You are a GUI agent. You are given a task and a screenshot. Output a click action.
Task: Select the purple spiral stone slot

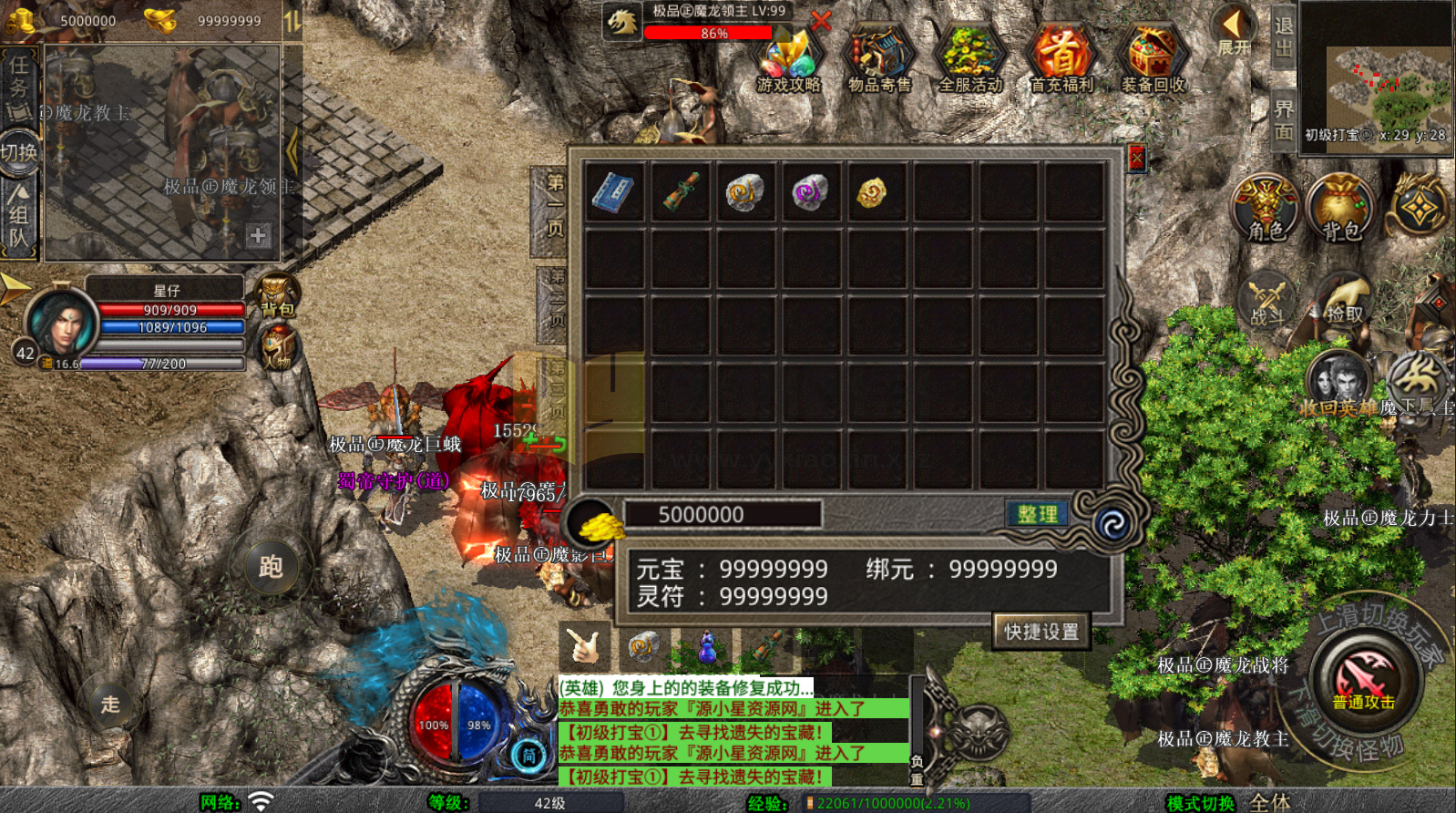point(810,192)
